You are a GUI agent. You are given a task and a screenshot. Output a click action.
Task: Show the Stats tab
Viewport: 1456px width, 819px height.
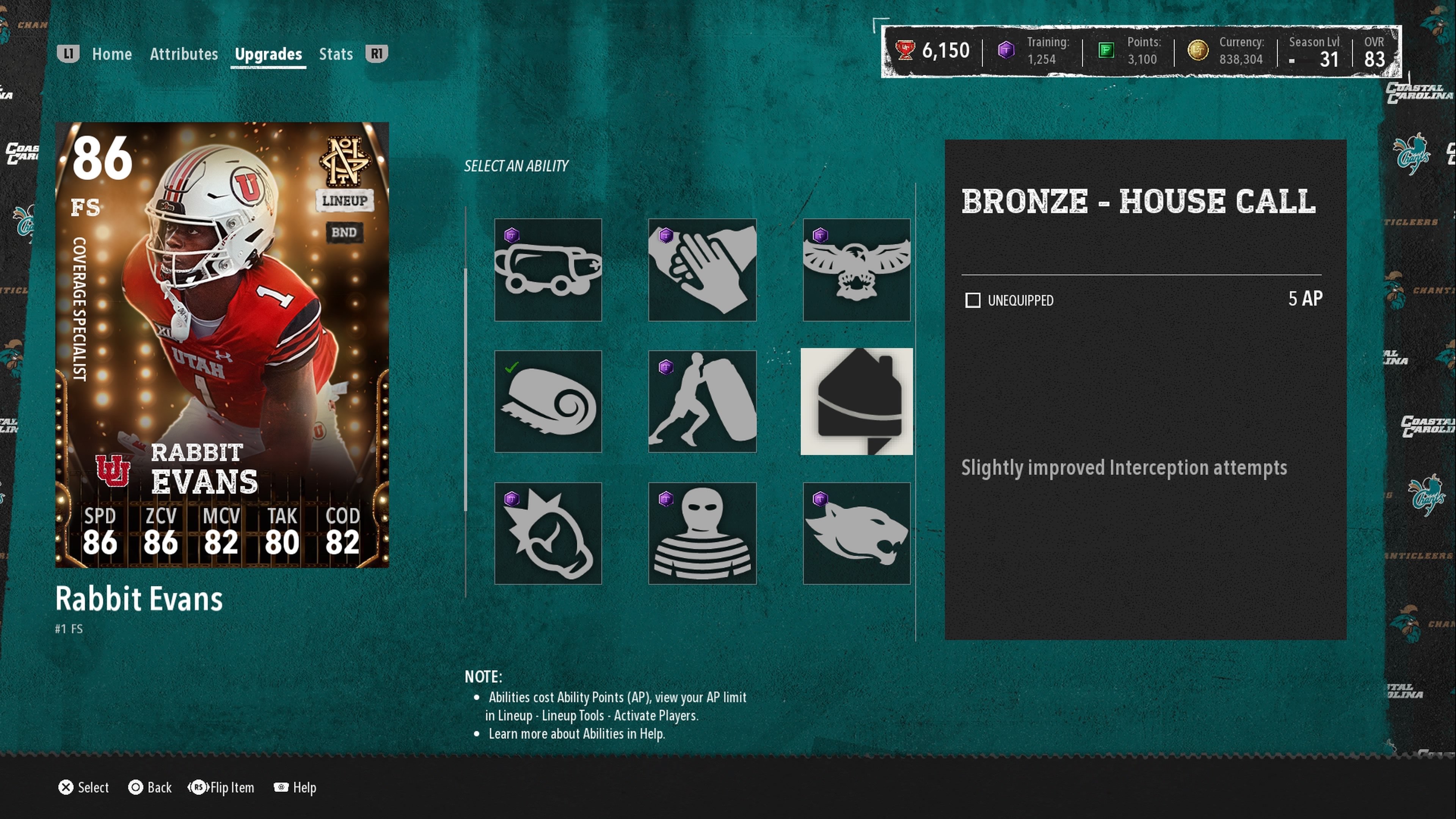pos(336,54)
